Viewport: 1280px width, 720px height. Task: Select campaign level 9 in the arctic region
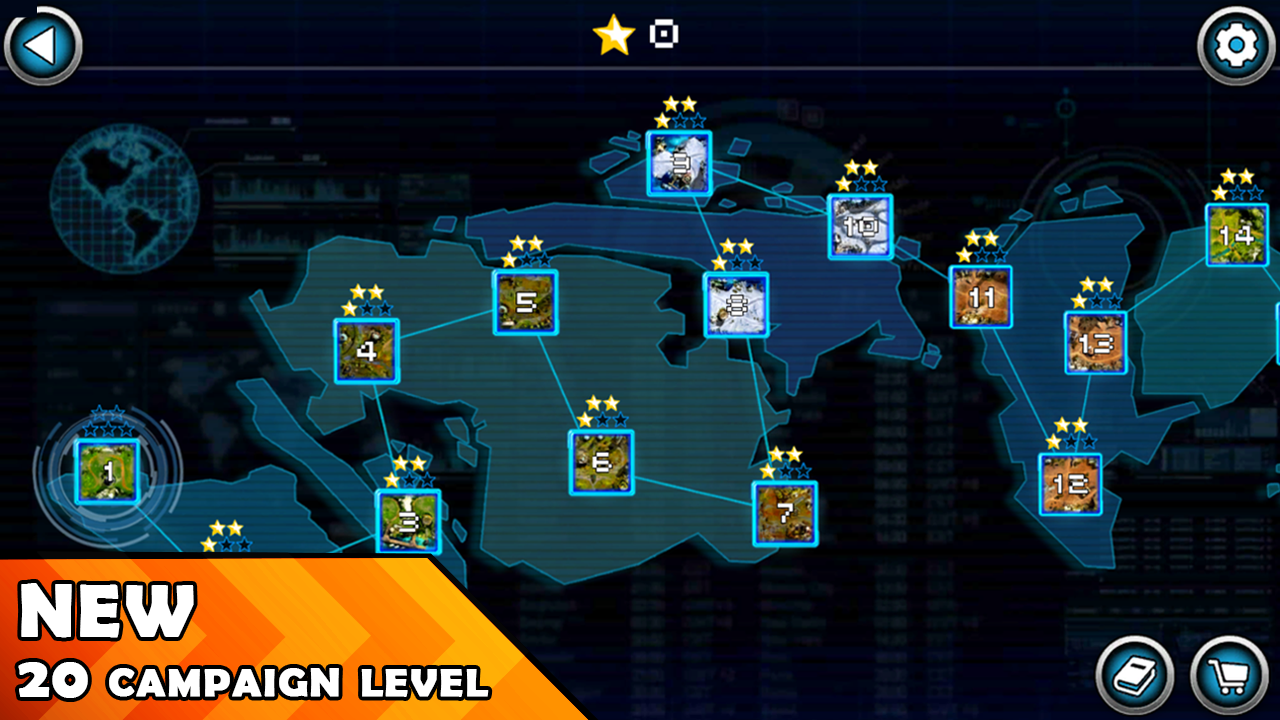(679, 163)
